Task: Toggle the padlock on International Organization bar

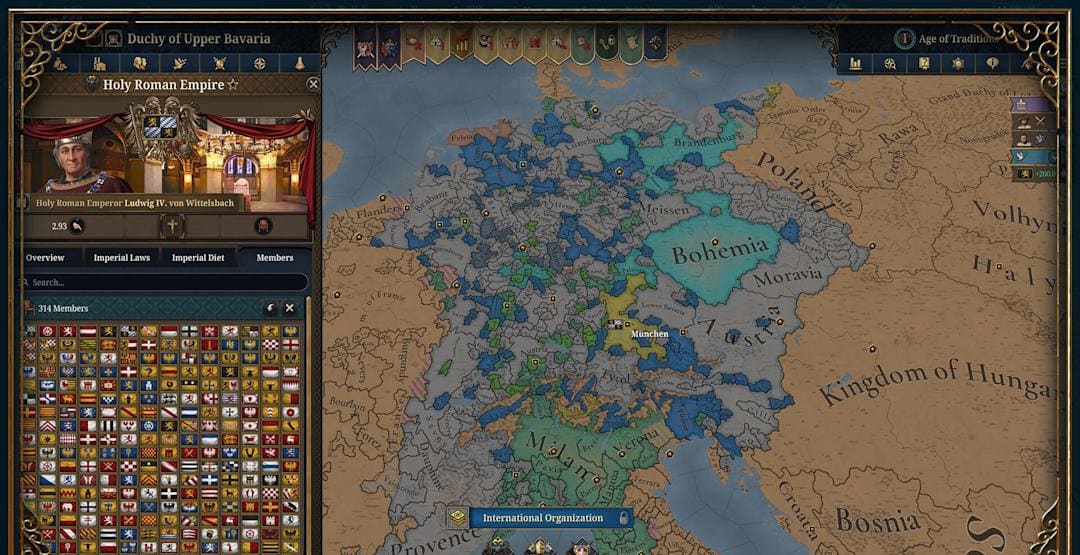Action: [x=624, y=518]
